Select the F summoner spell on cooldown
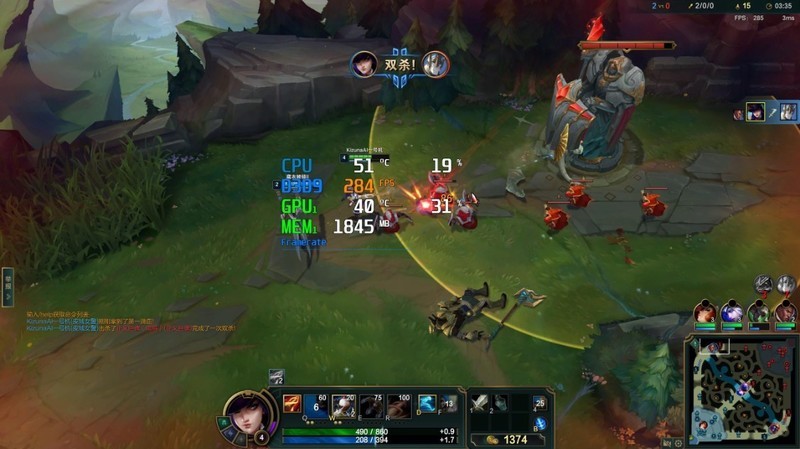The image size is (800, 449). coord(449,403)
